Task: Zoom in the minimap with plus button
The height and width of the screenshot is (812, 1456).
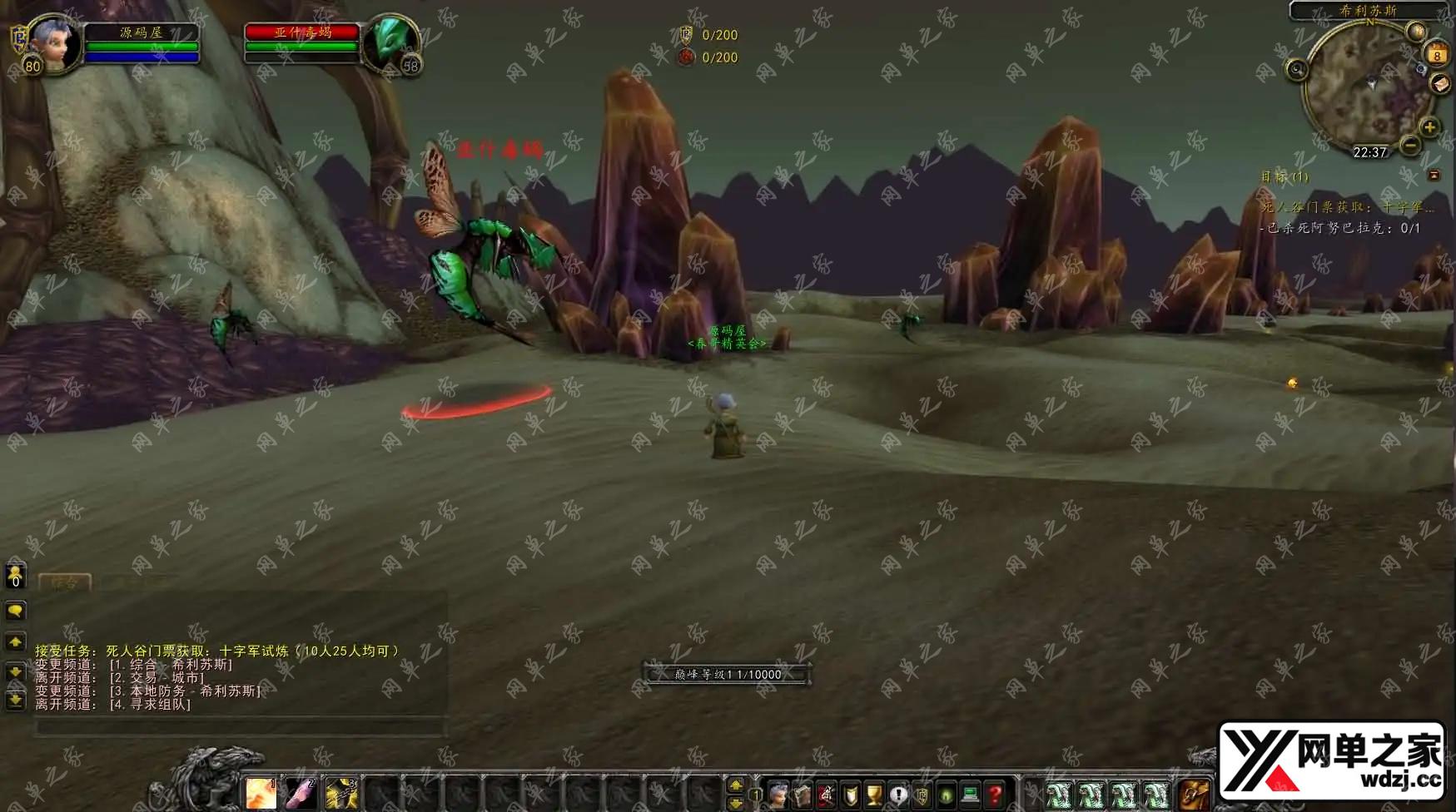Action: pyautogui.click(x=1429, y=127)
